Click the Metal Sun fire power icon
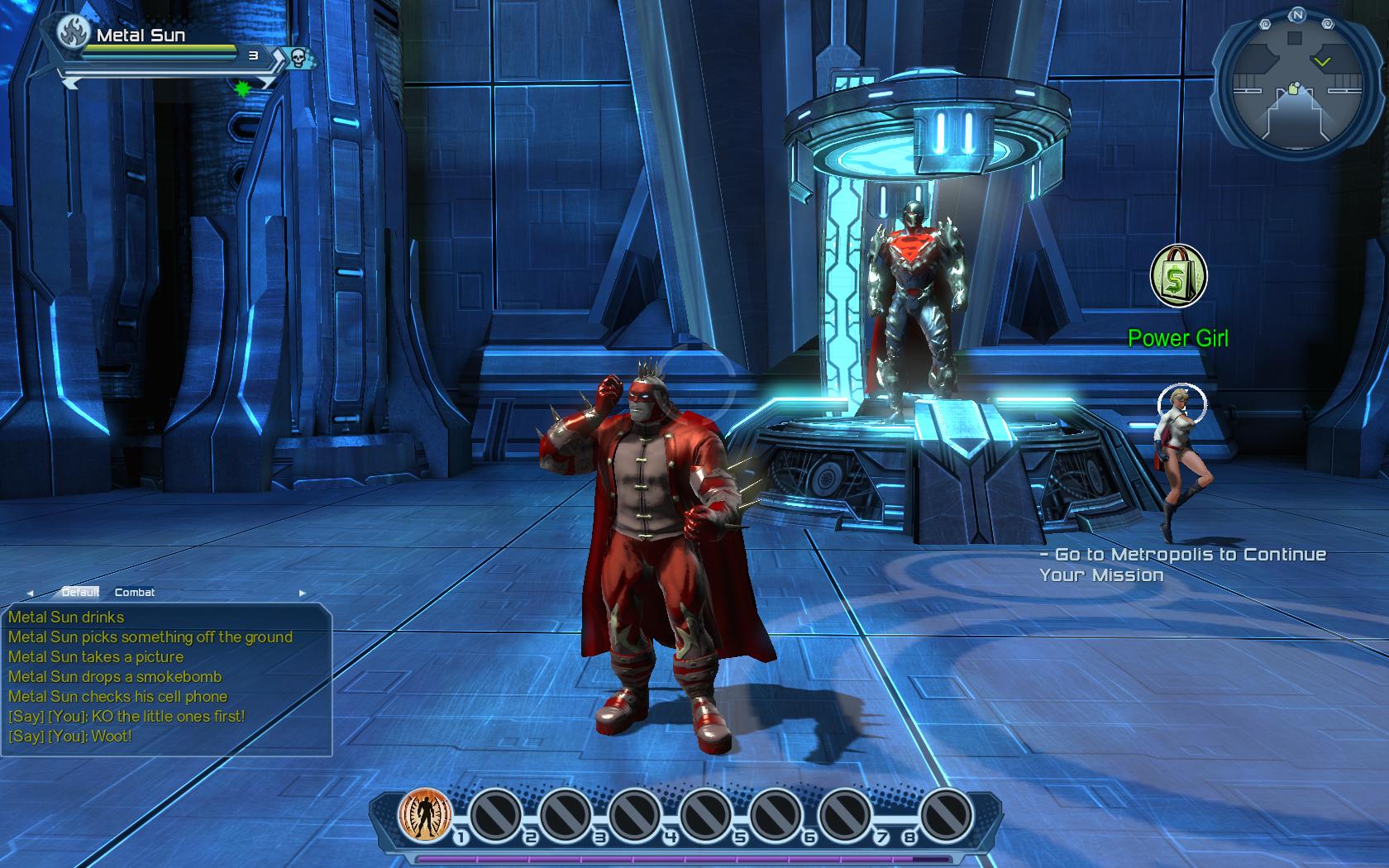 point(74,33)
